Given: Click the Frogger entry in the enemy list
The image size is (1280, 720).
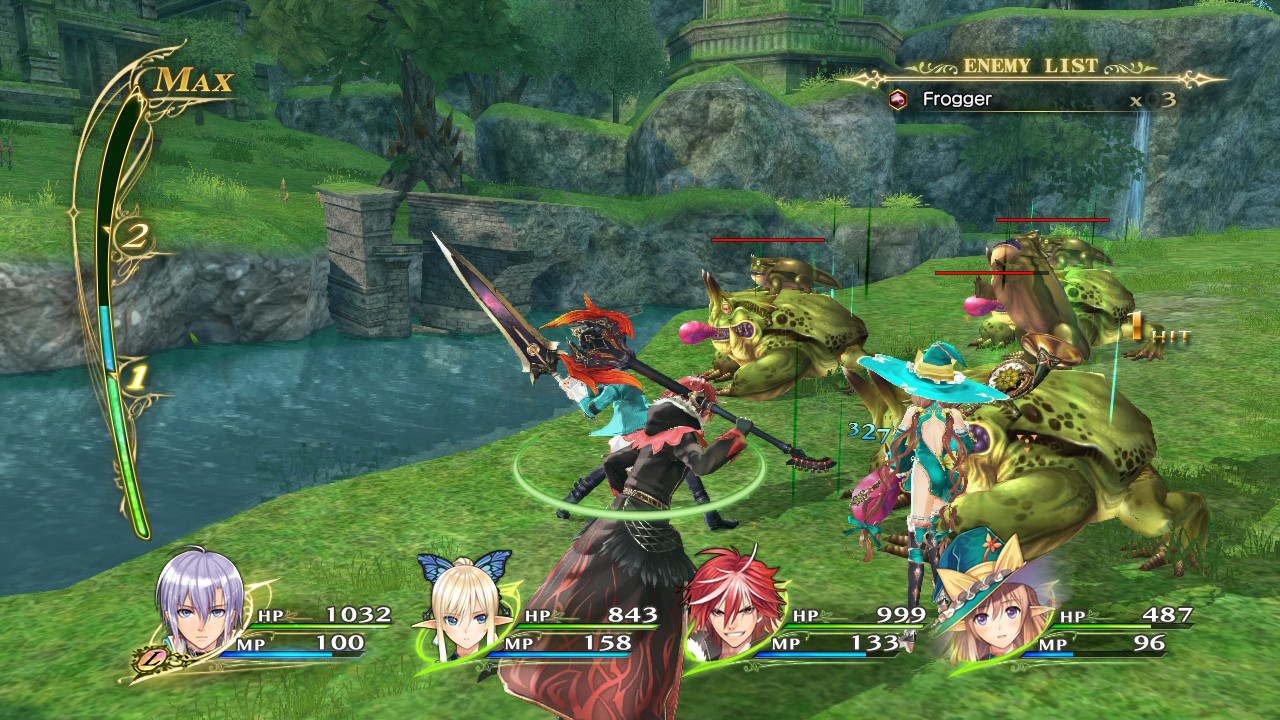Looking at the screenshot, I should pyautogui.click(x=956, y=99).
